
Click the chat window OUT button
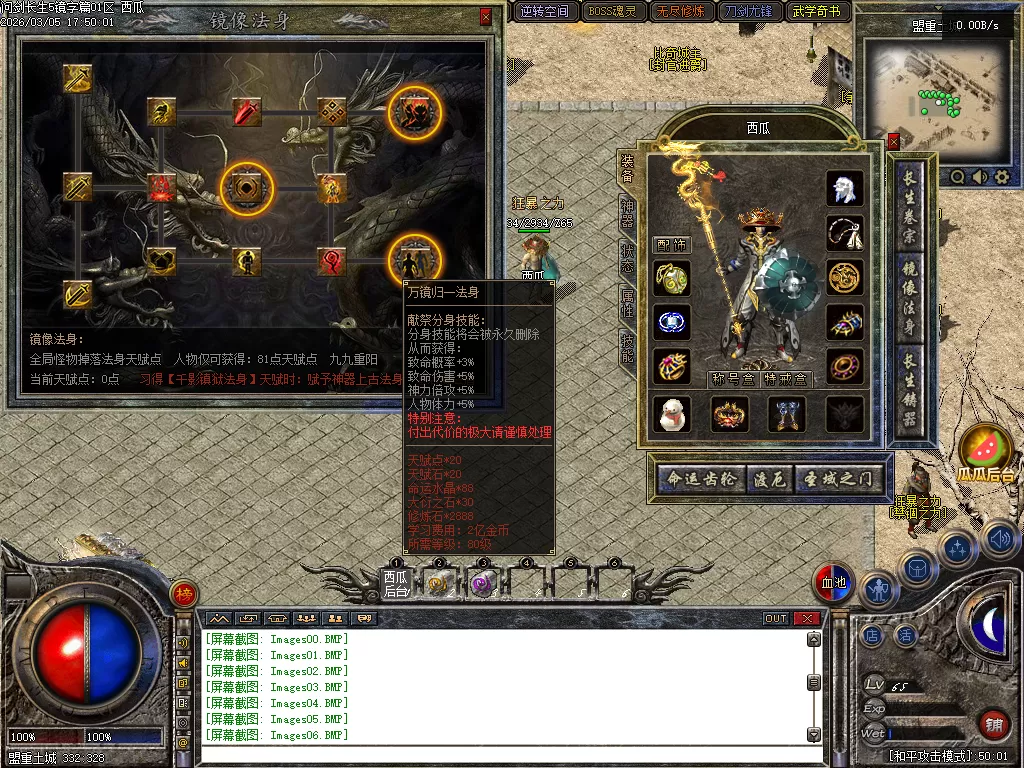776,618
